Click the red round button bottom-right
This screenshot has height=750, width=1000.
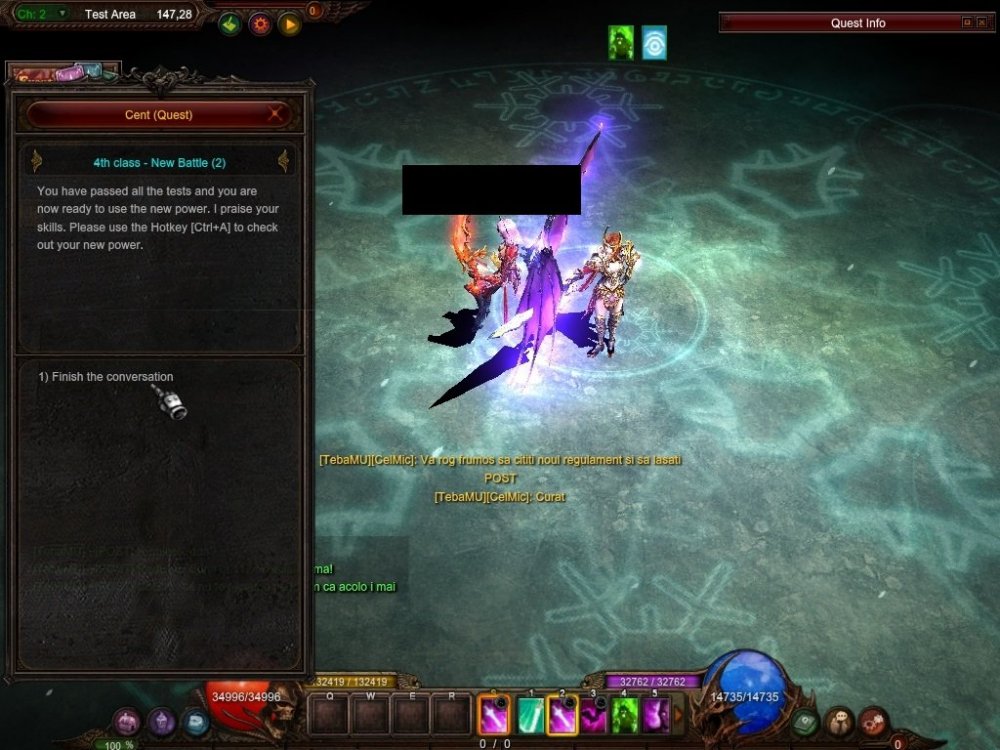click(x=874, y=722)
